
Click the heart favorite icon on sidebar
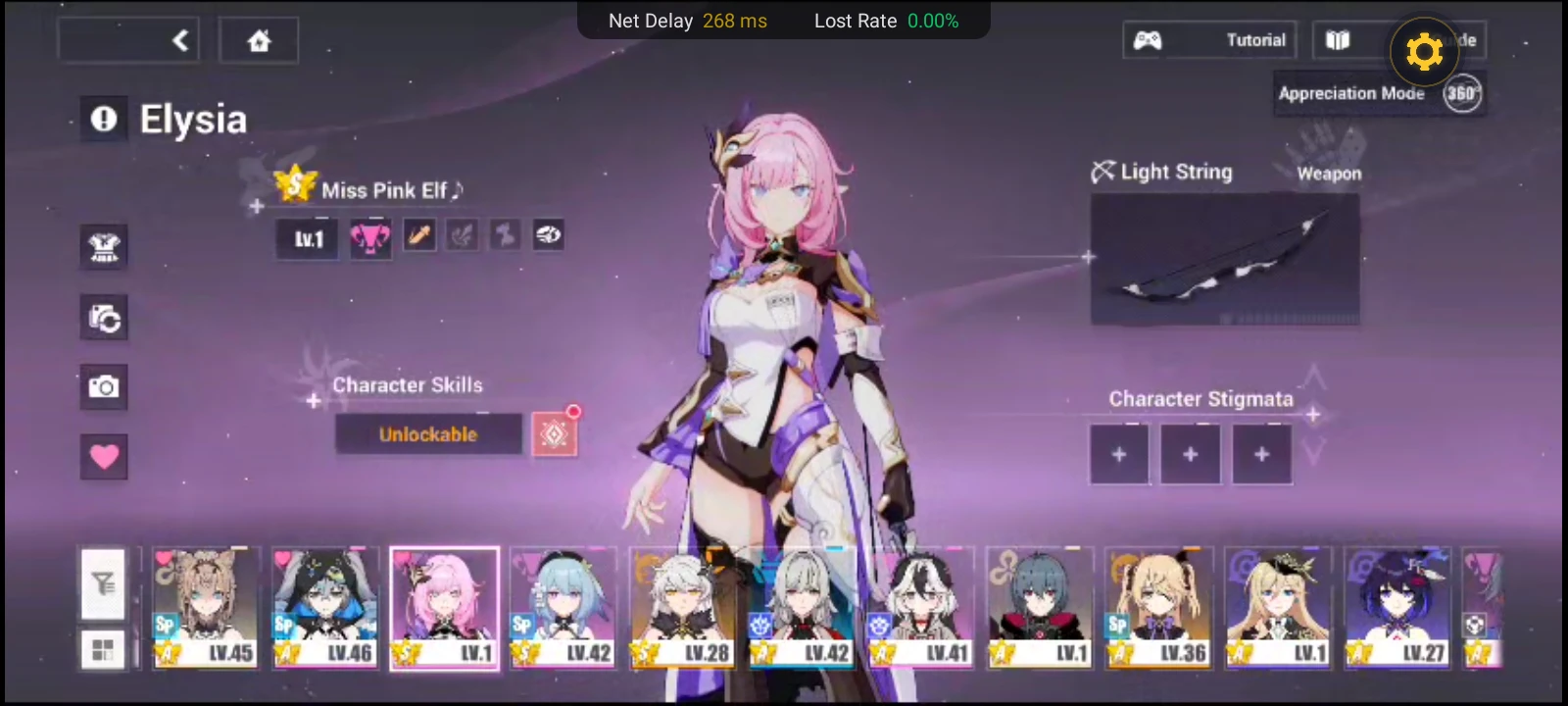click(x=104, y=457)
